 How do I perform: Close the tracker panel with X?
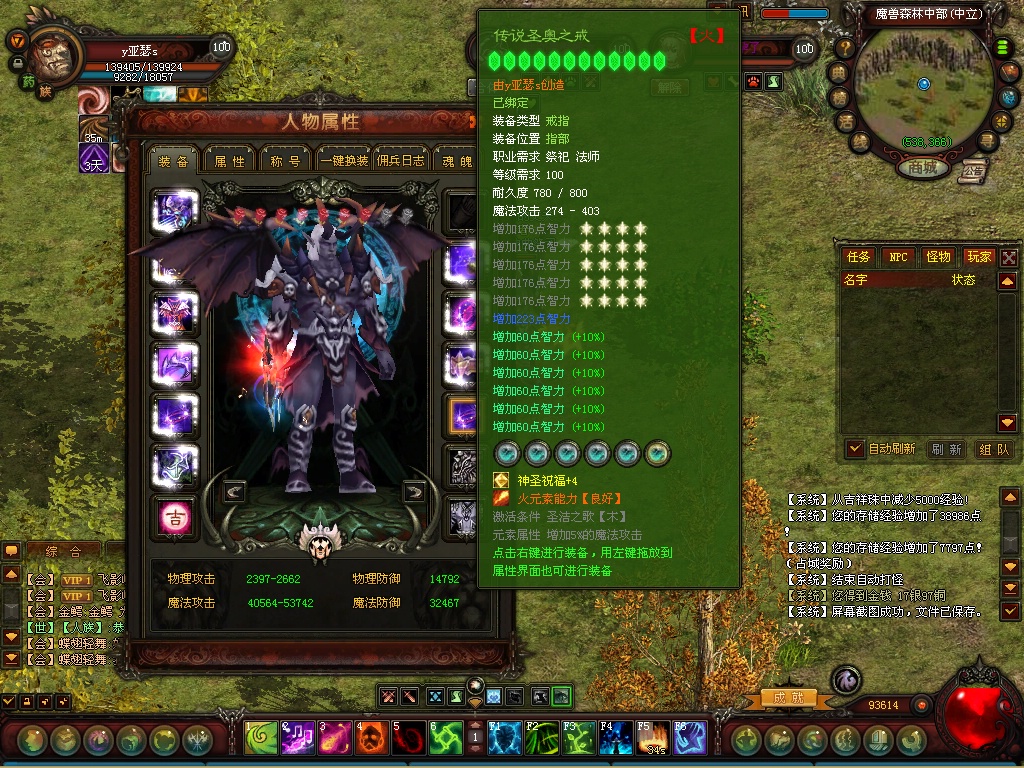[x=1009, y=258]
